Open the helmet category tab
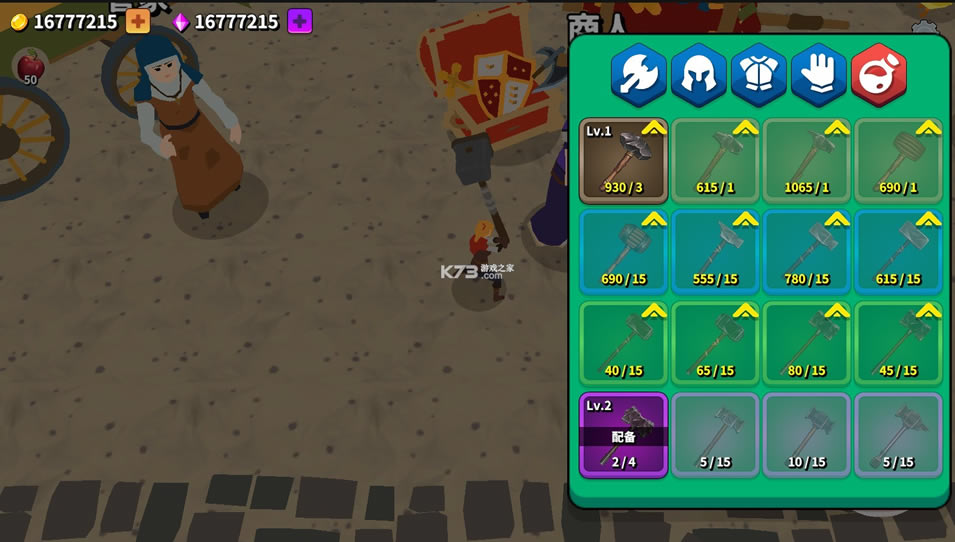The image size is (955, 542). [698, 75]
